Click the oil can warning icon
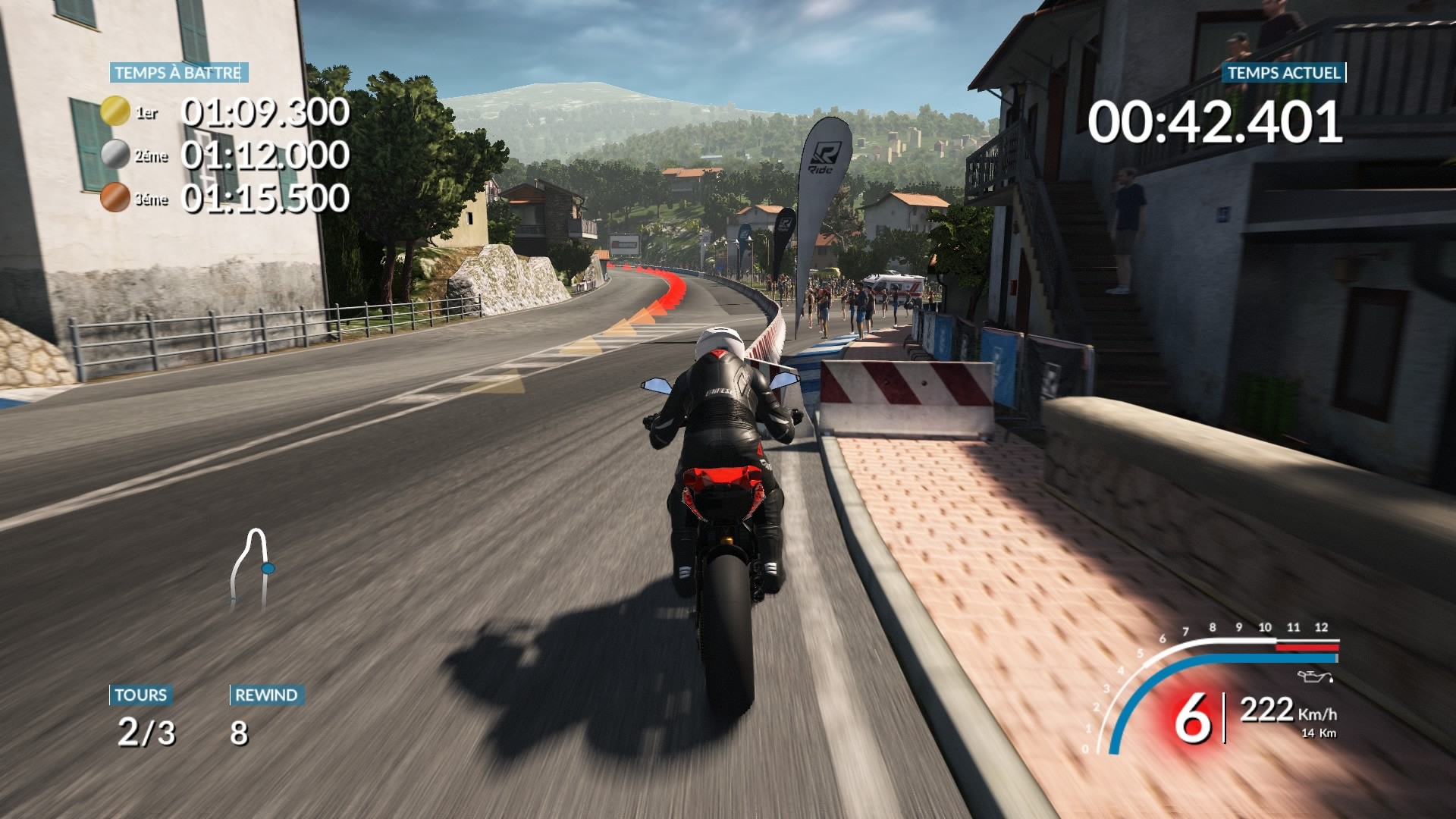1456x819 pixels. (x=1314, y=676)
